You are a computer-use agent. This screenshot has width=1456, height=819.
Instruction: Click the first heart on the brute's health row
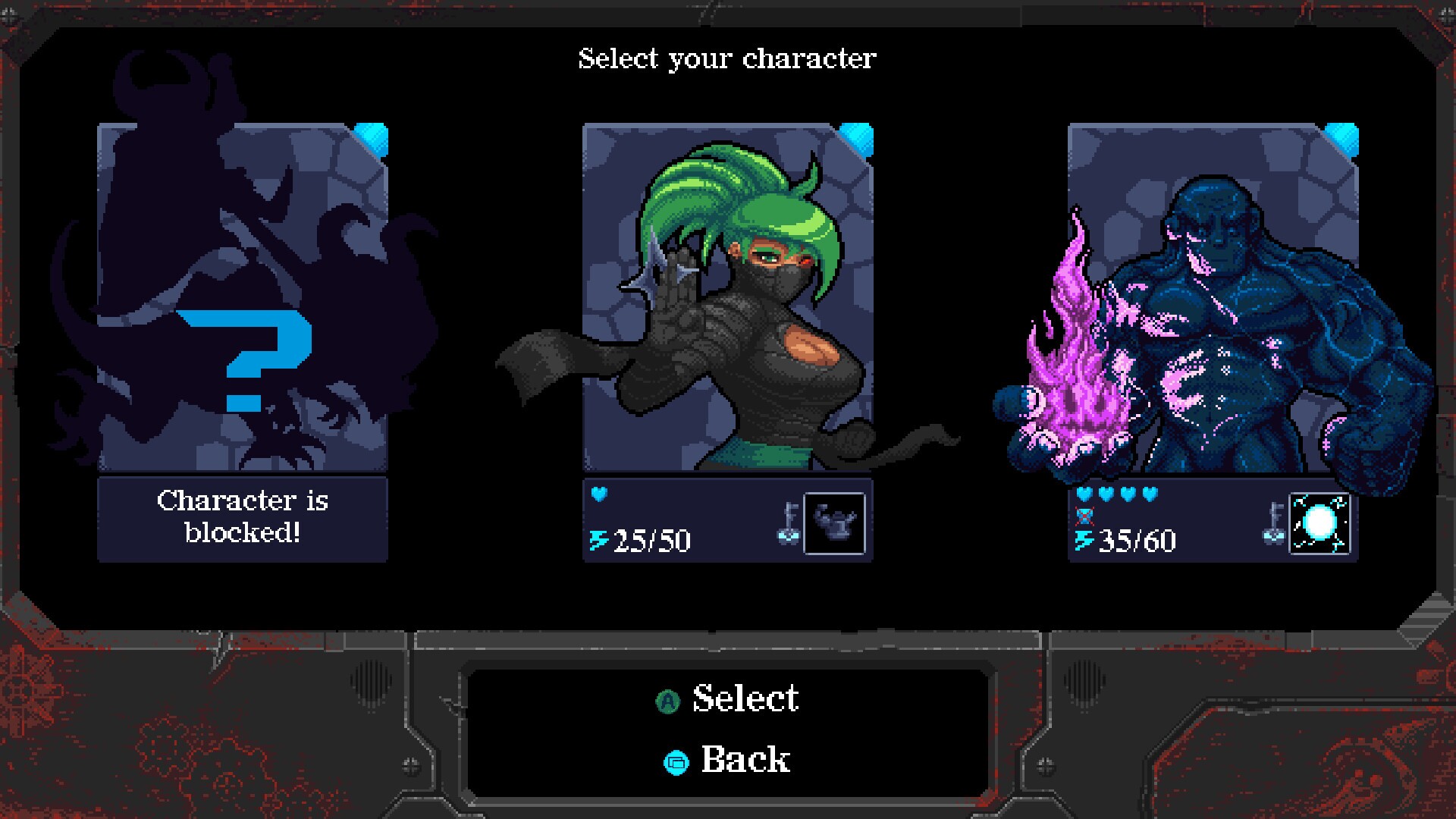pyautogui.click(x=1084, y=495)
